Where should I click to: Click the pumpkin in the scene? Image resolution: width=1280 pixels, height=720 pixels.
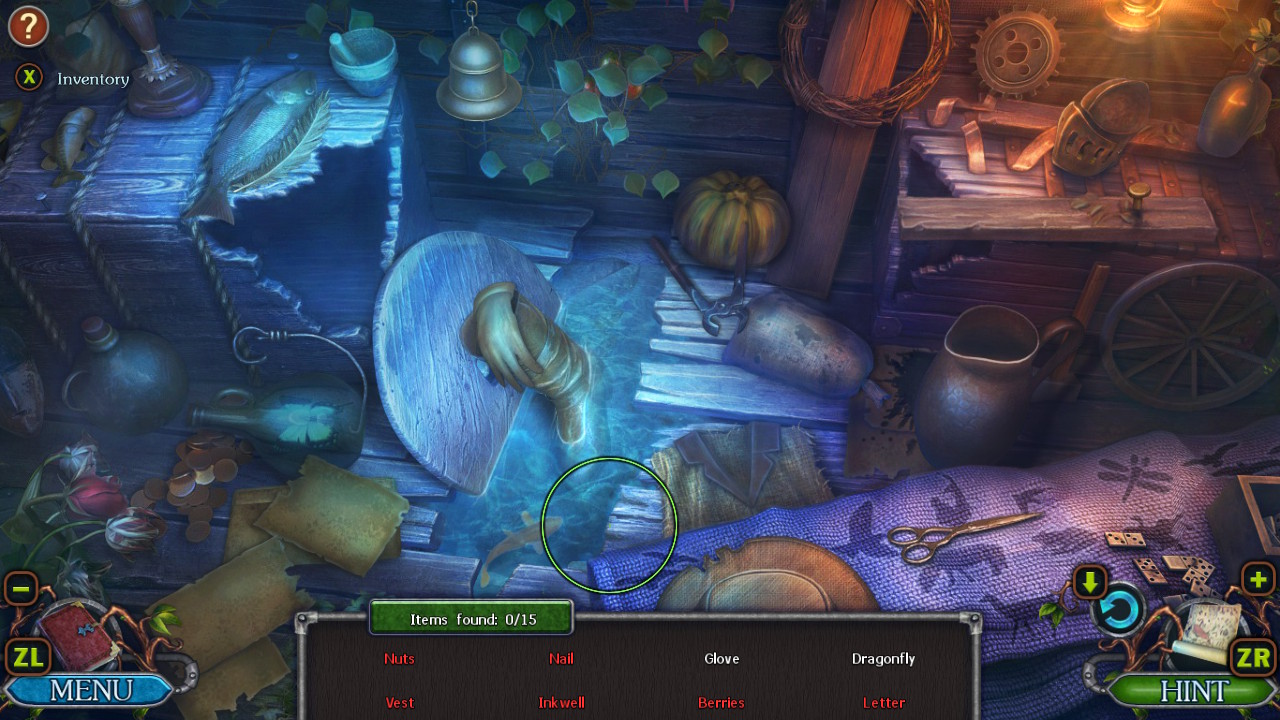coord(729,216)
